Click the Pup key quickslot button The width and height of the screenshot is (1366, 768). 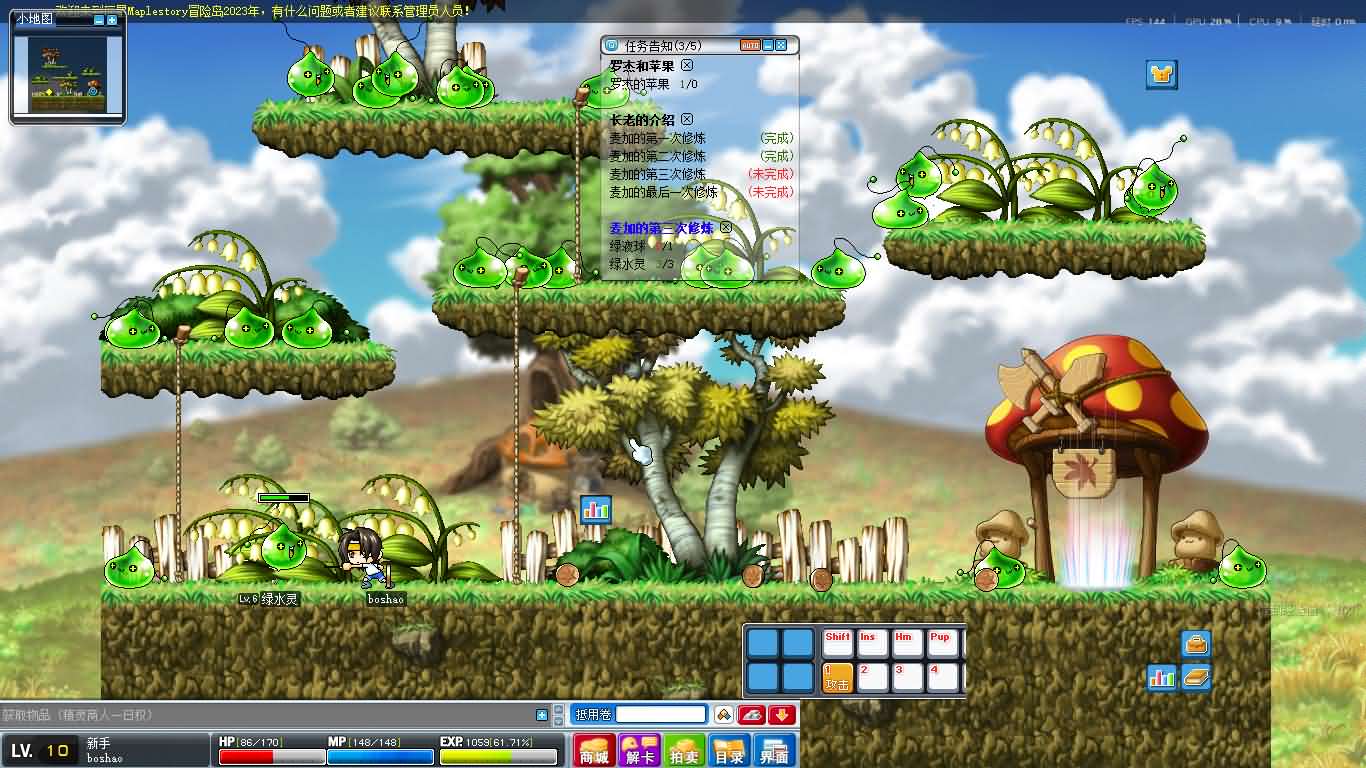pyautogui.click(x=944, y=642)
